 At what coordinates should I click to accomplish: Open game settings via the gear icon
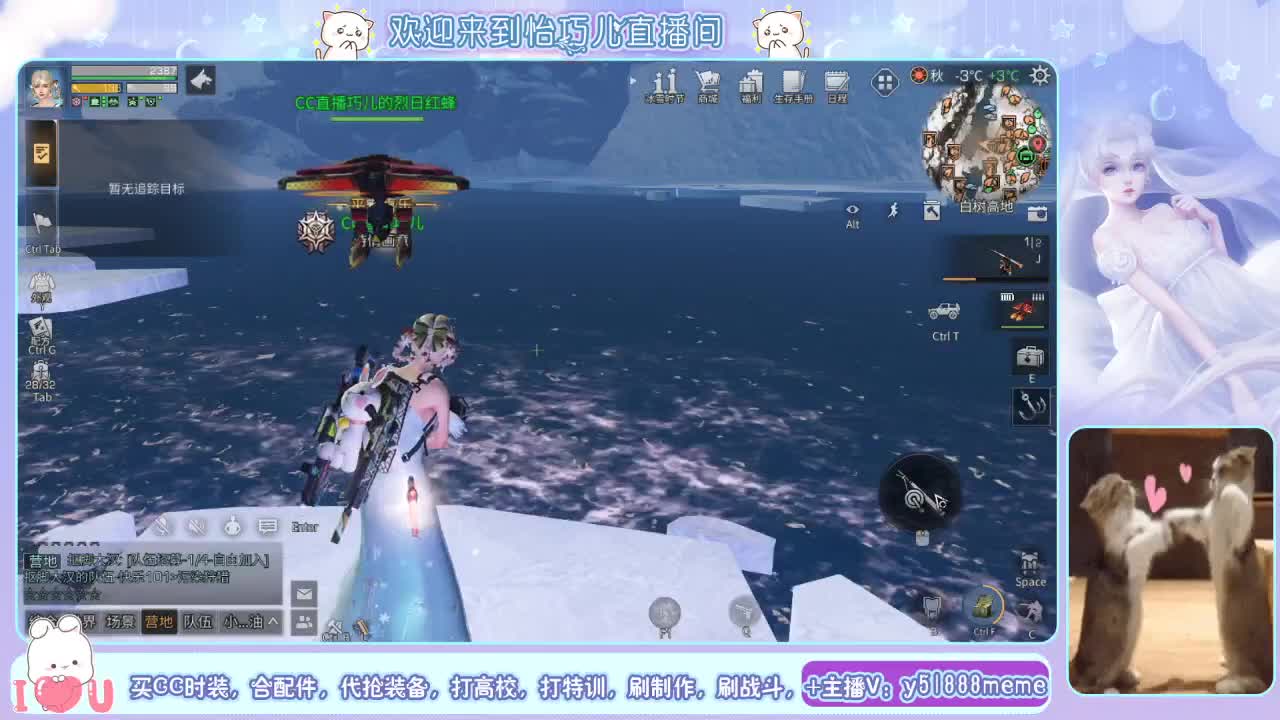pos(1038,76)
